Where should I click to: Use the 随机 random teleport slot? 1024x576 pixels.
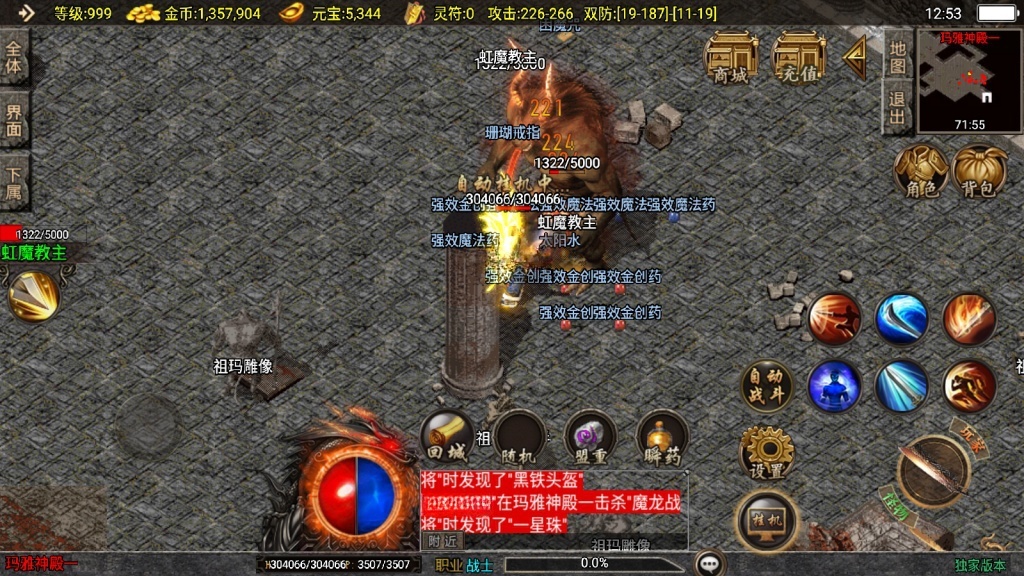[x=519, y=437]
